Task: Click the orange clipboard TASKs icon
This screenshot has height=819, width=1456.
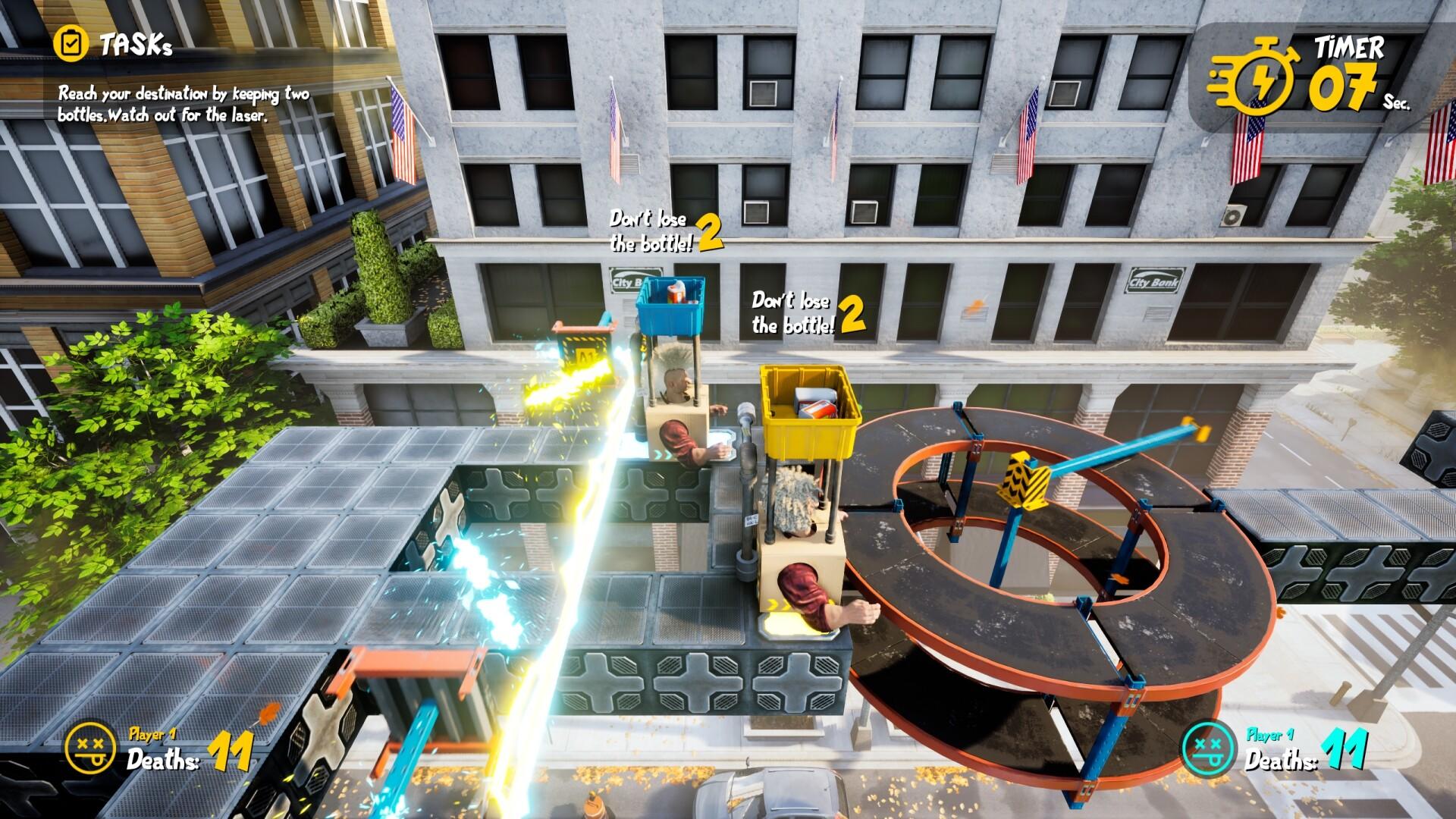Action: 74,45
